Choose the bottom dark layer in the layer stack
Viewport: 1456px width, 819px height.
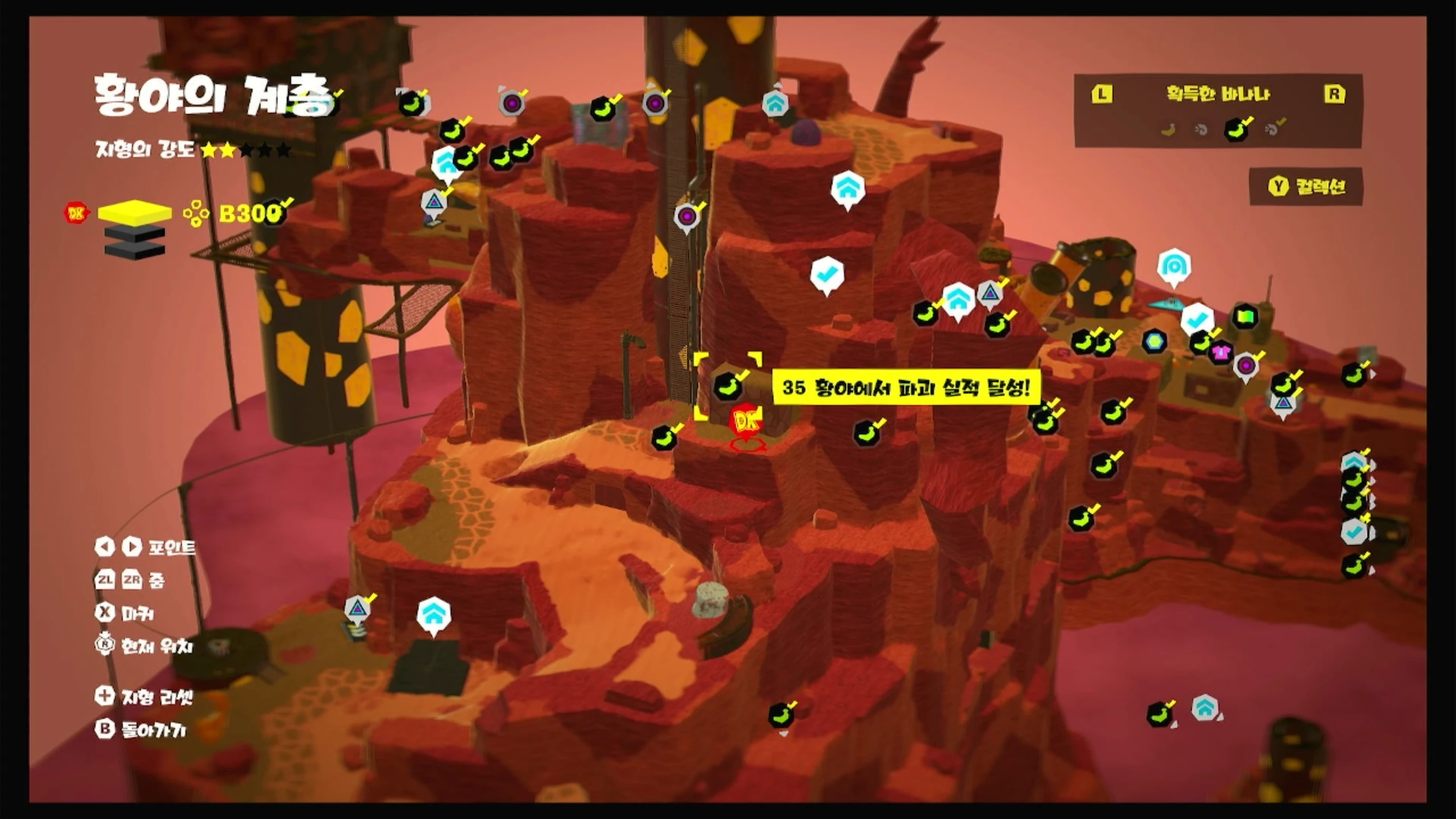(135, 251)
